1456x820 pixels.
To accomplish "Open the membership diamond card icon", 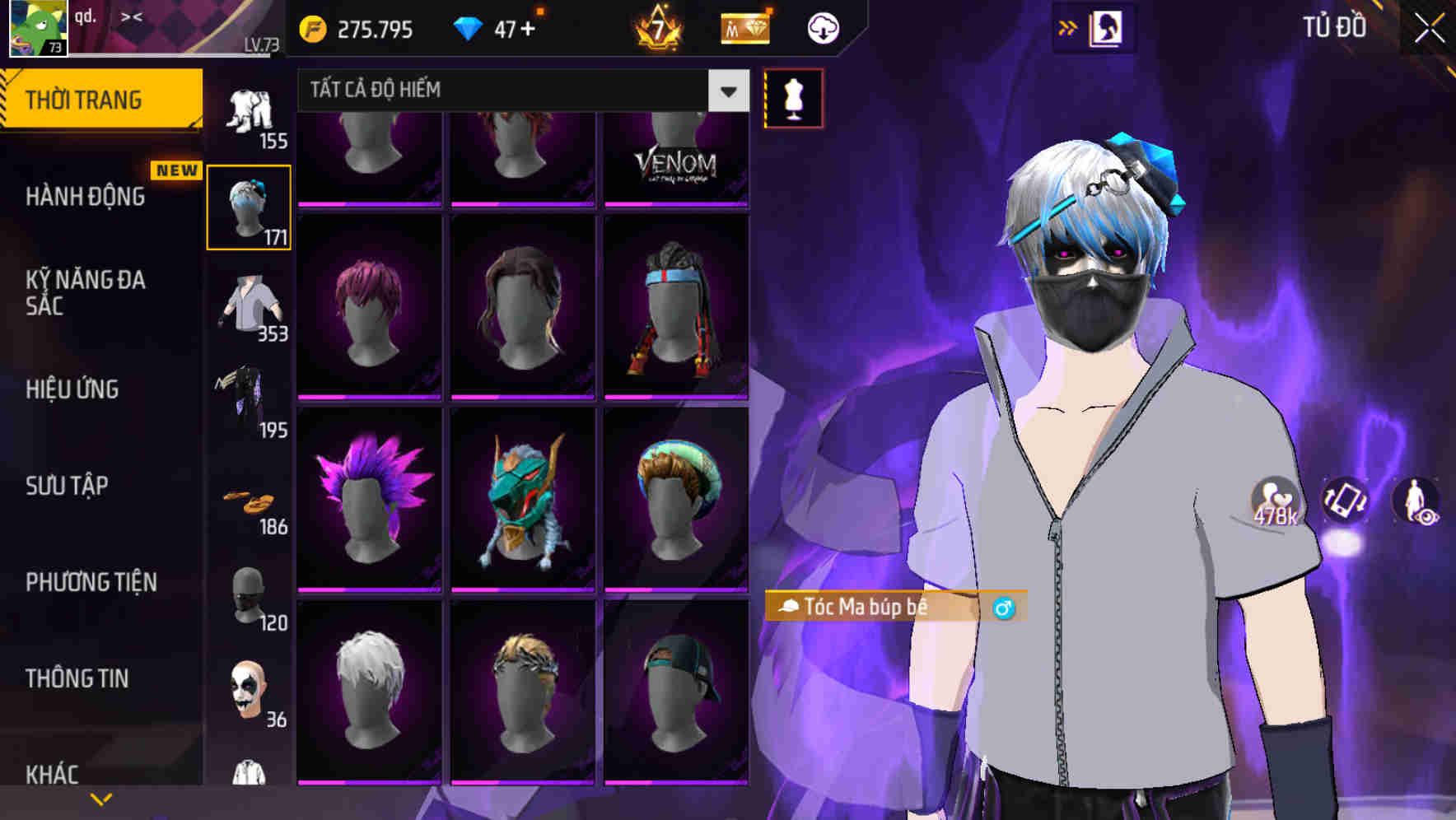I will pos(744,27).
